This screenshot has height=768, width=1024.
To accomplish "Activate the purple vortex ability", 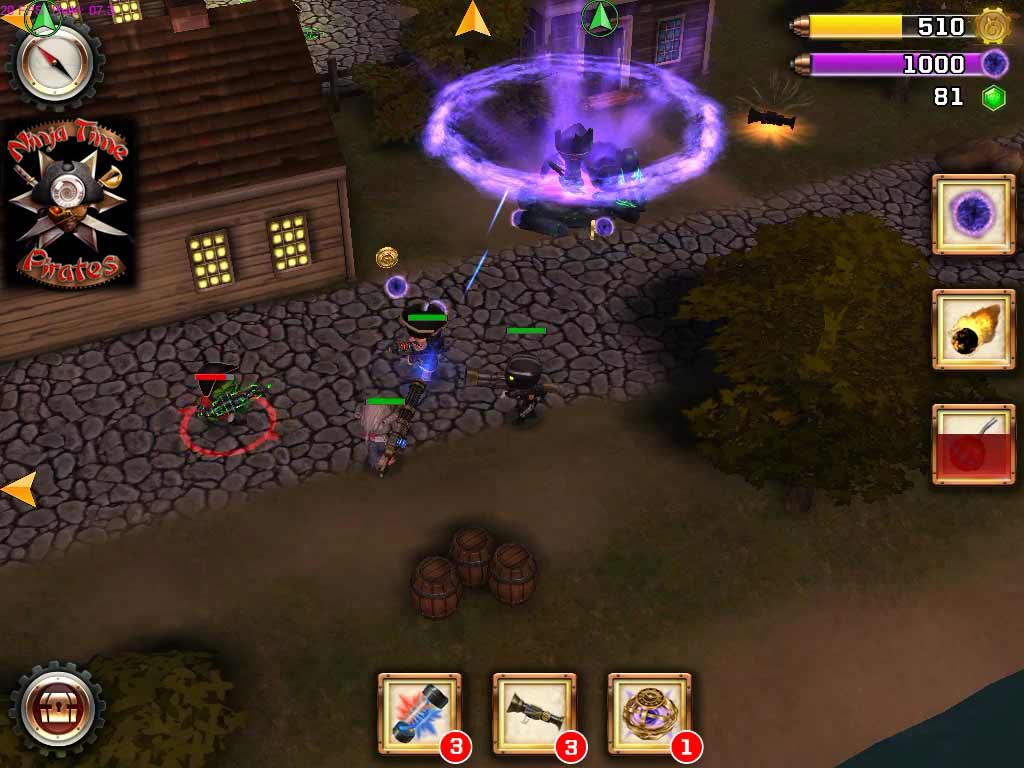I will click(972, 214).
